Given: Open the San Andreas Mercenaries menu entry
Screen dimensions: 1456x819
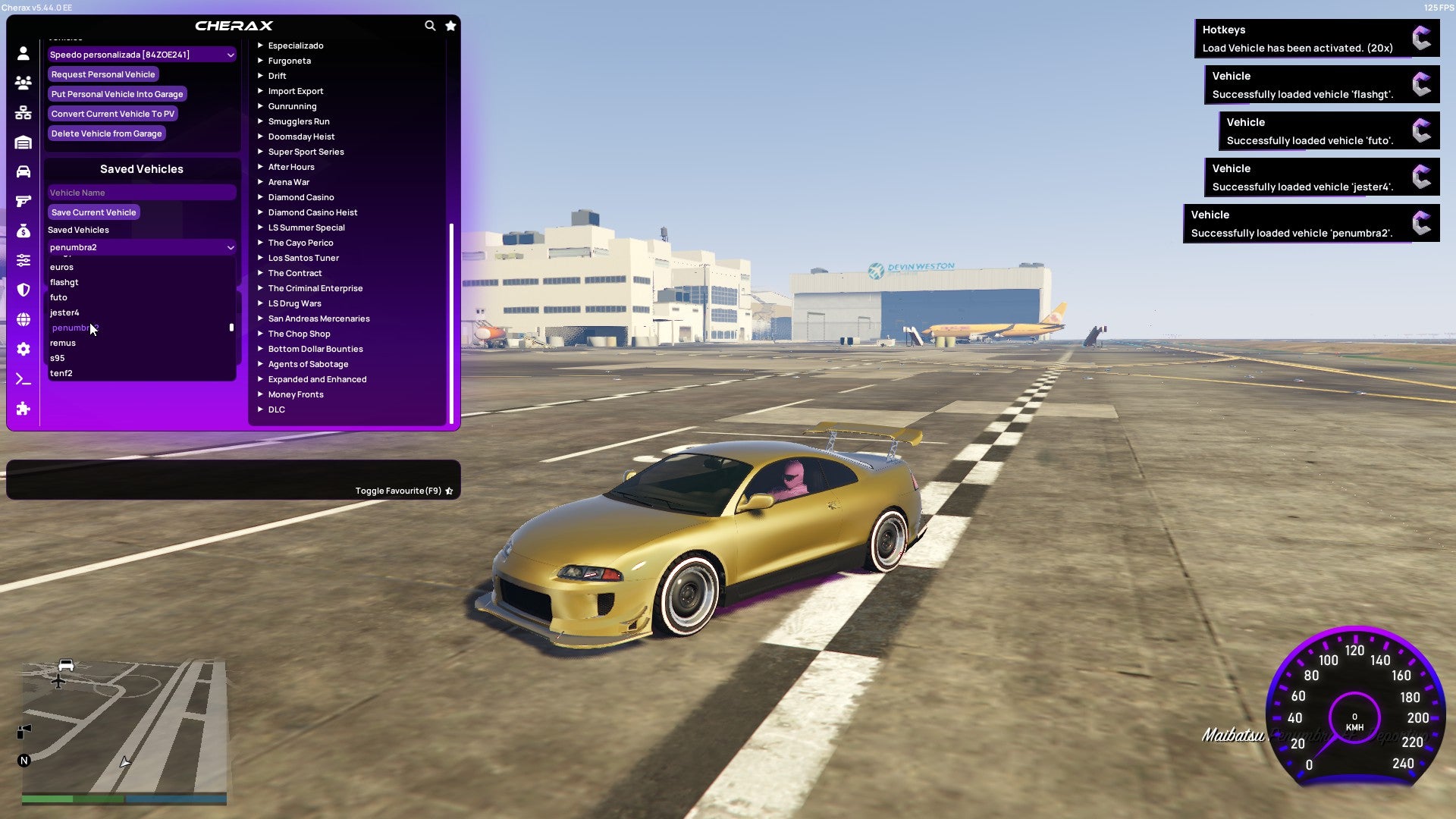Looking at the screenshot, I should [x=318, y=318].
